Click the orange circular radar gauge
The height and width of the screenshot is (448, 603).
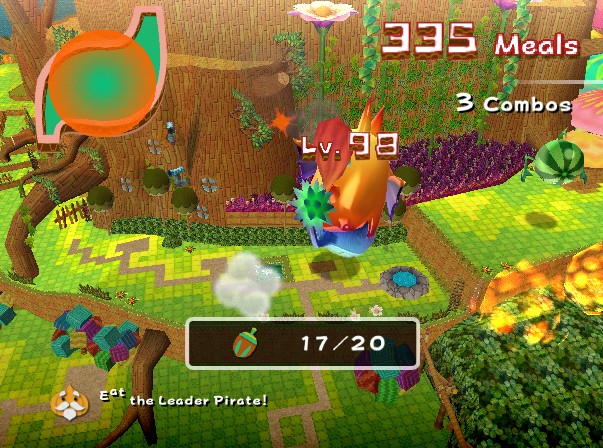coord(102,73)
